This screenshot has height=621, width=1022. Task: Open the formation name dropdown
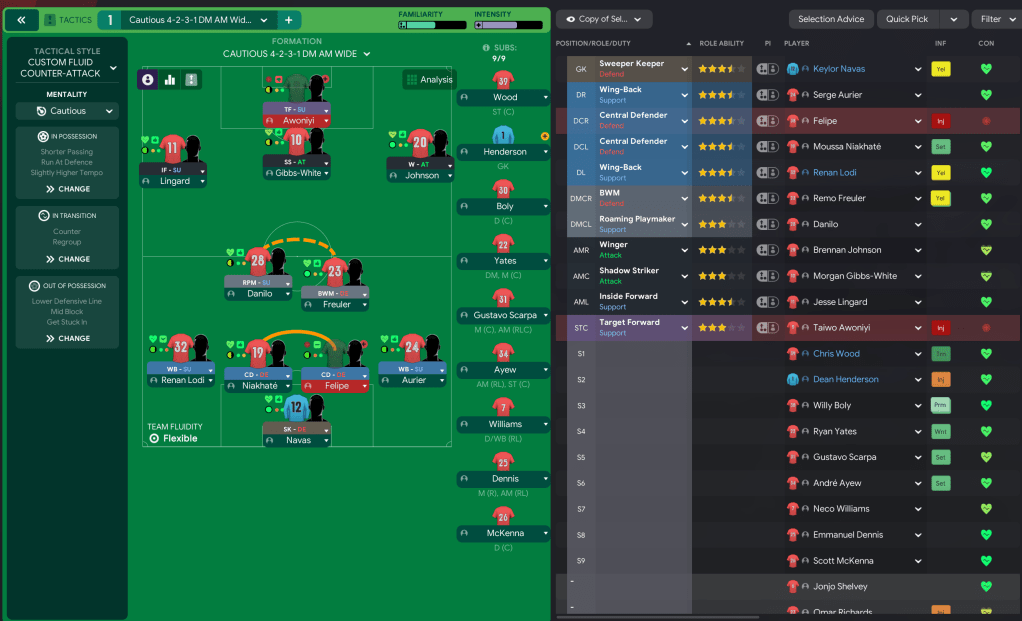click(x=296, y=54)
